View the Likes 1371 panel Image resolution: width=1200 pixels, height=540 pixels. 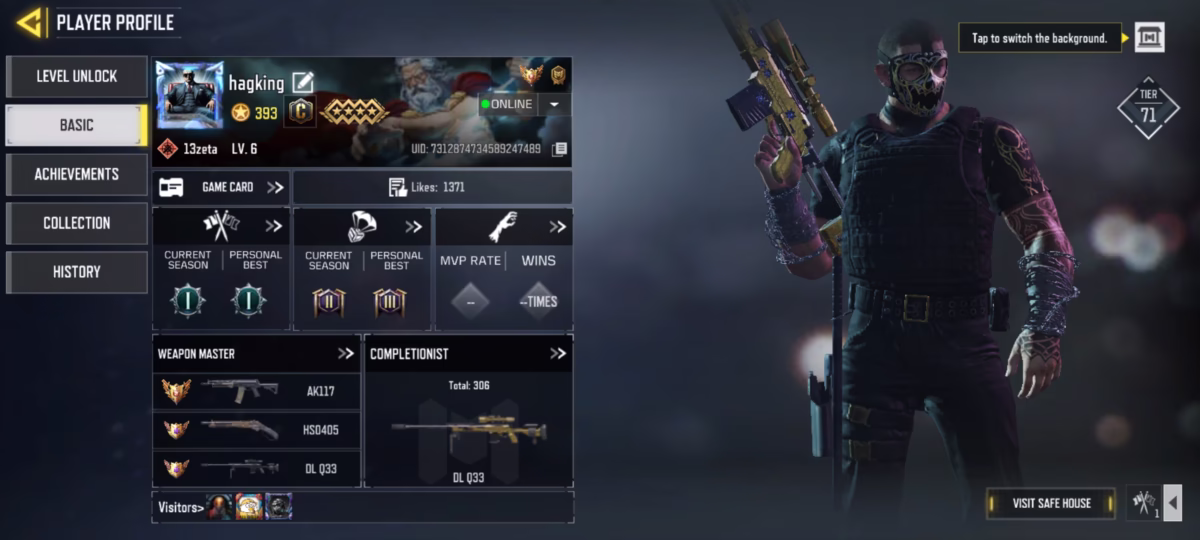click(432, 187)
